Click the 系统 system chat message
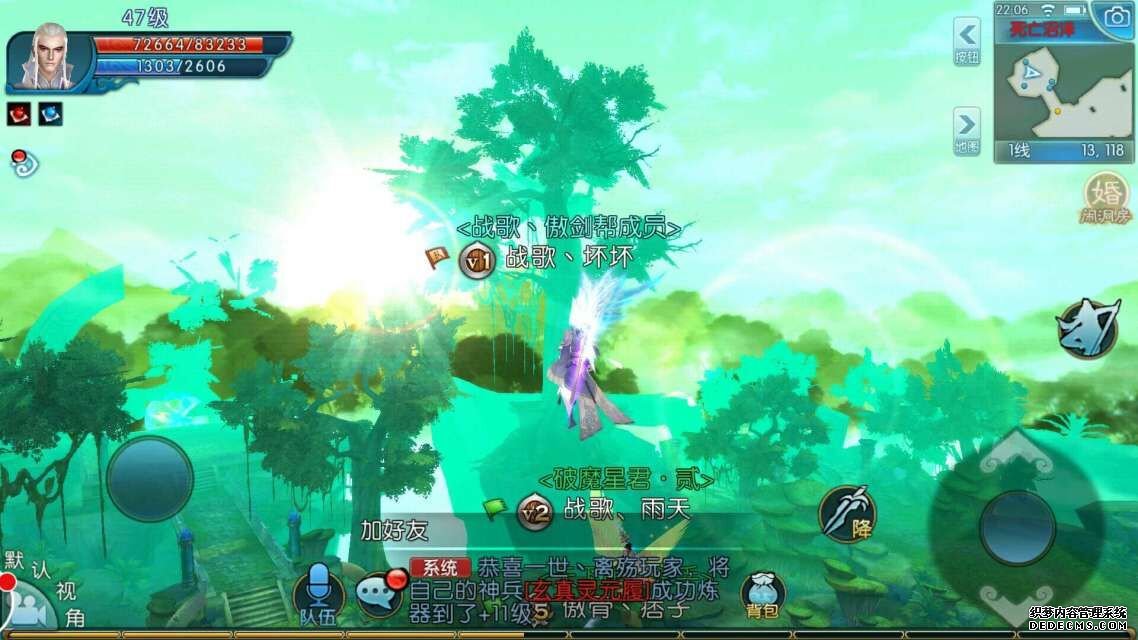The width and height of the screenshot is (1138, 640). click(440, 567)
